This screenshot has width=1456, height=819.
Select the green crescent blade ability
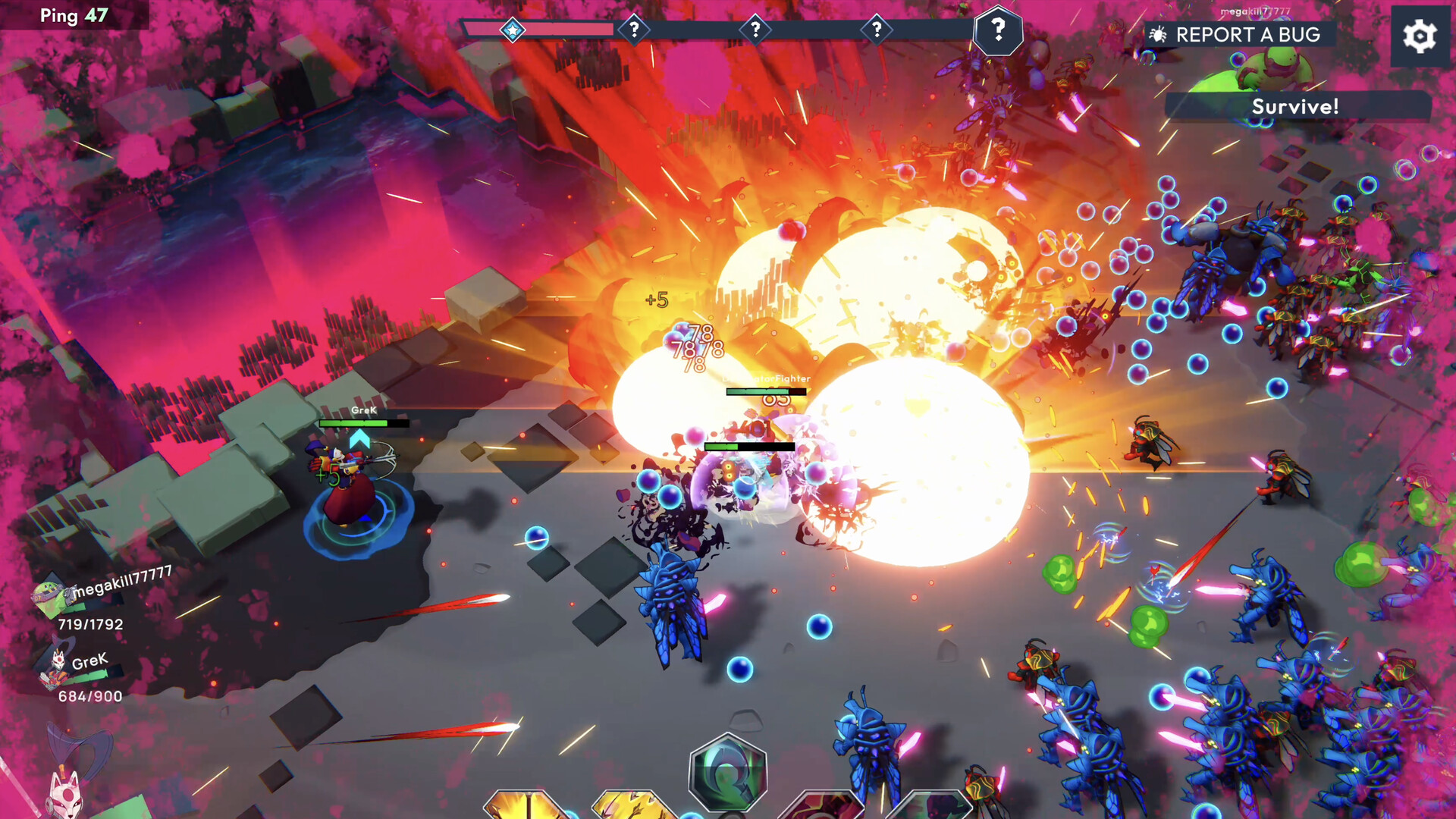pos(728,773)
